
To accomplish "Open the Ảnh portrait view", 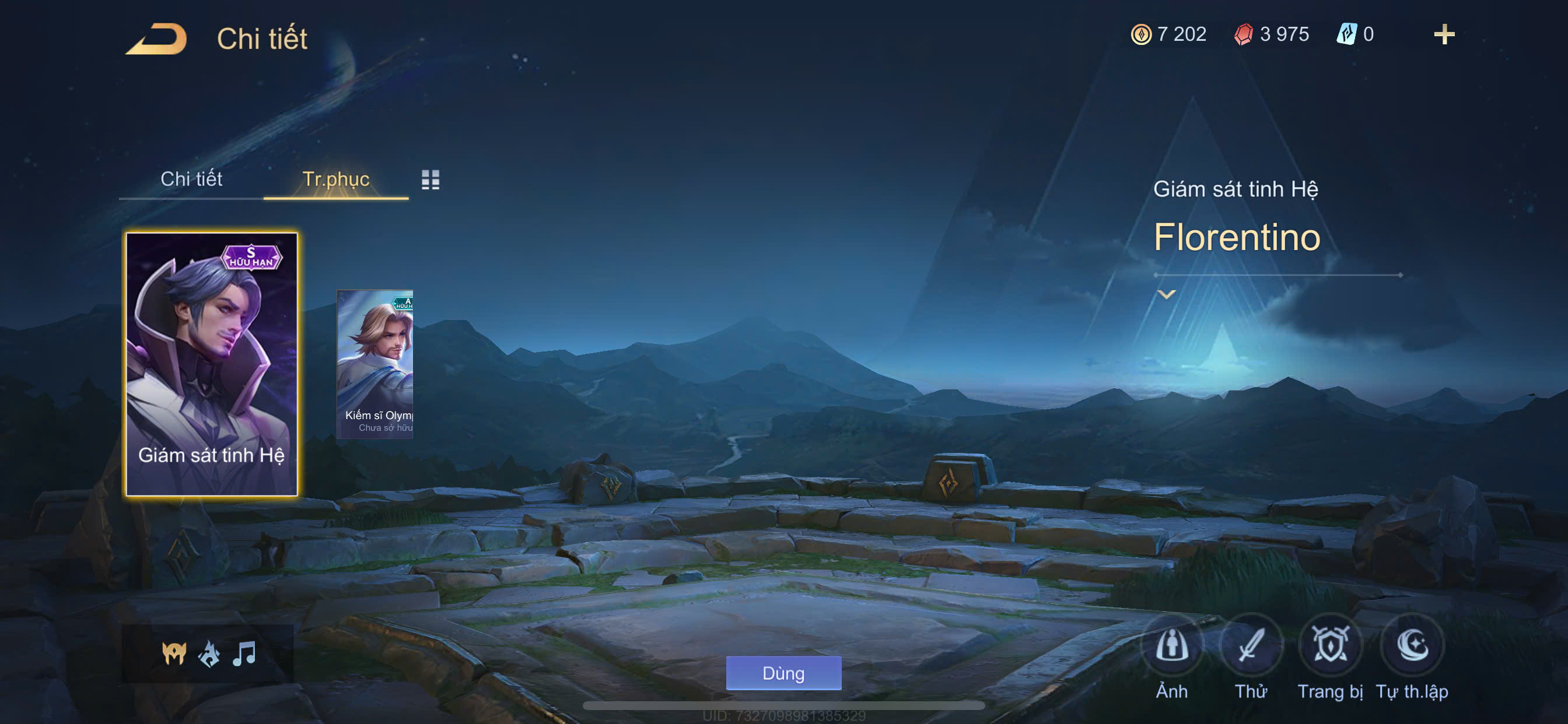I will tap(1172, 646).
